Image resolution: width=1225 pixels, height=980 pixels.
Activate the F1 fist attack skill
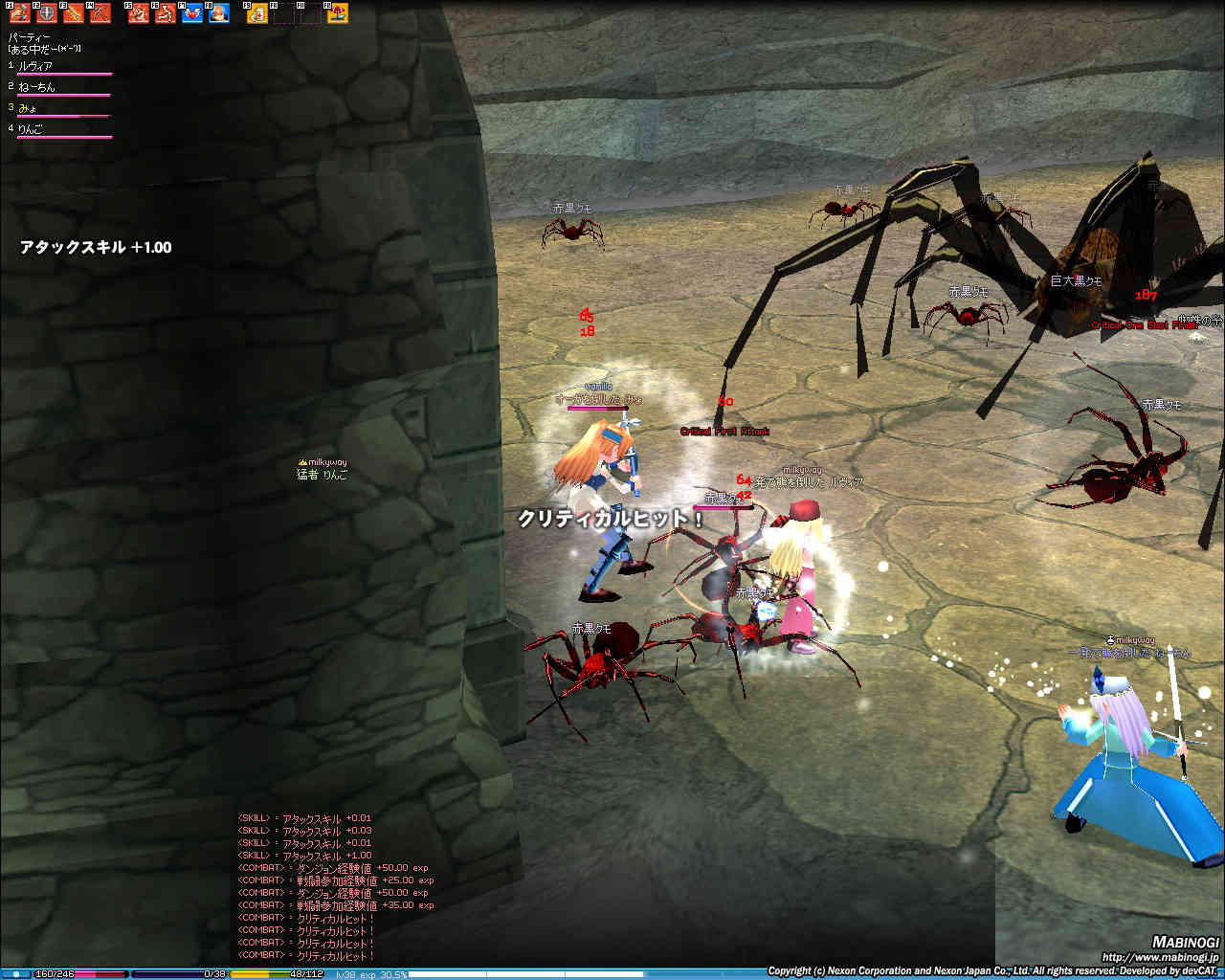coord(20,12)
